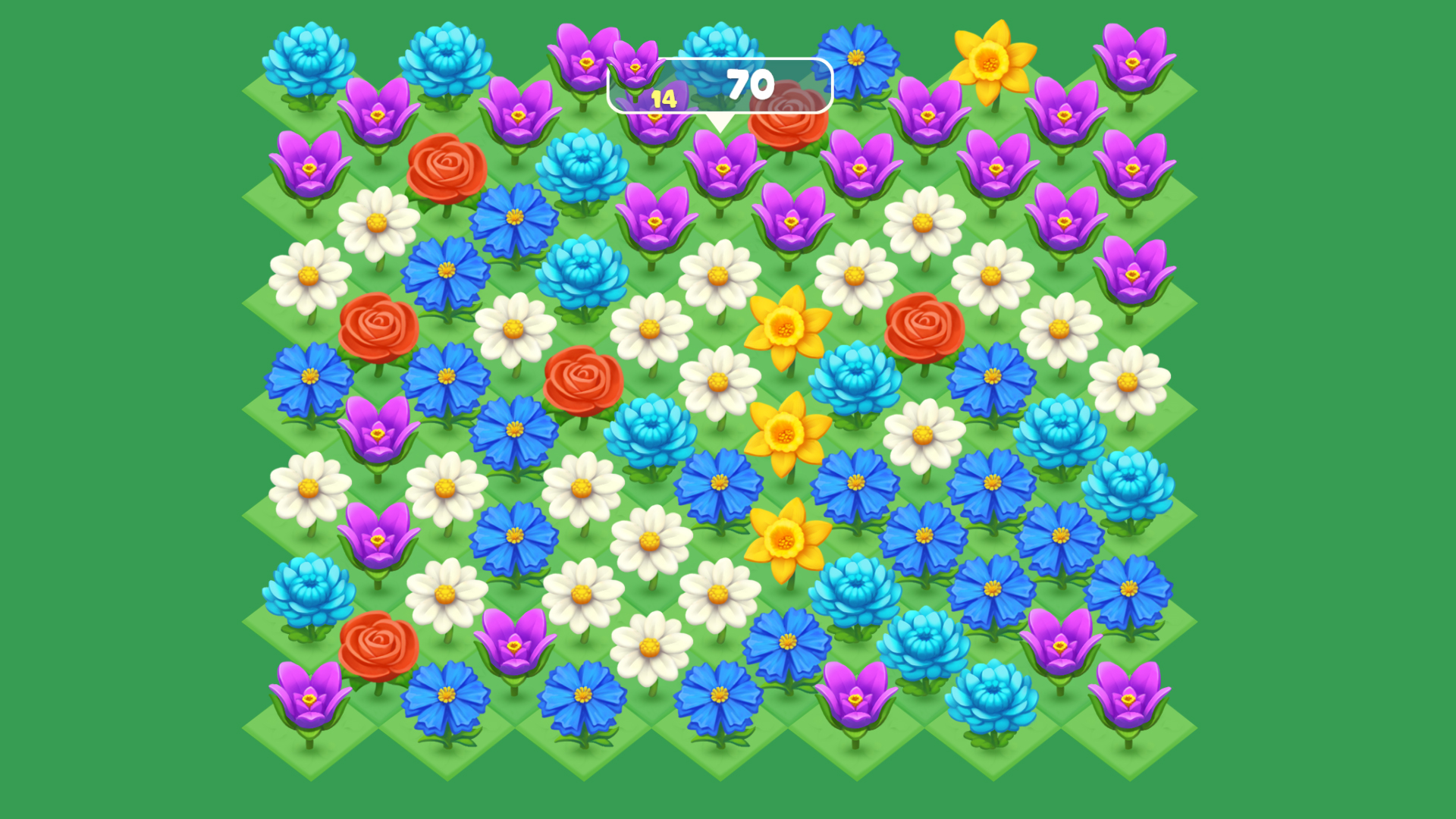Click the arrow pointer under the score tooltip
The width and height of the screenshot is (1456, 819).
718,121
